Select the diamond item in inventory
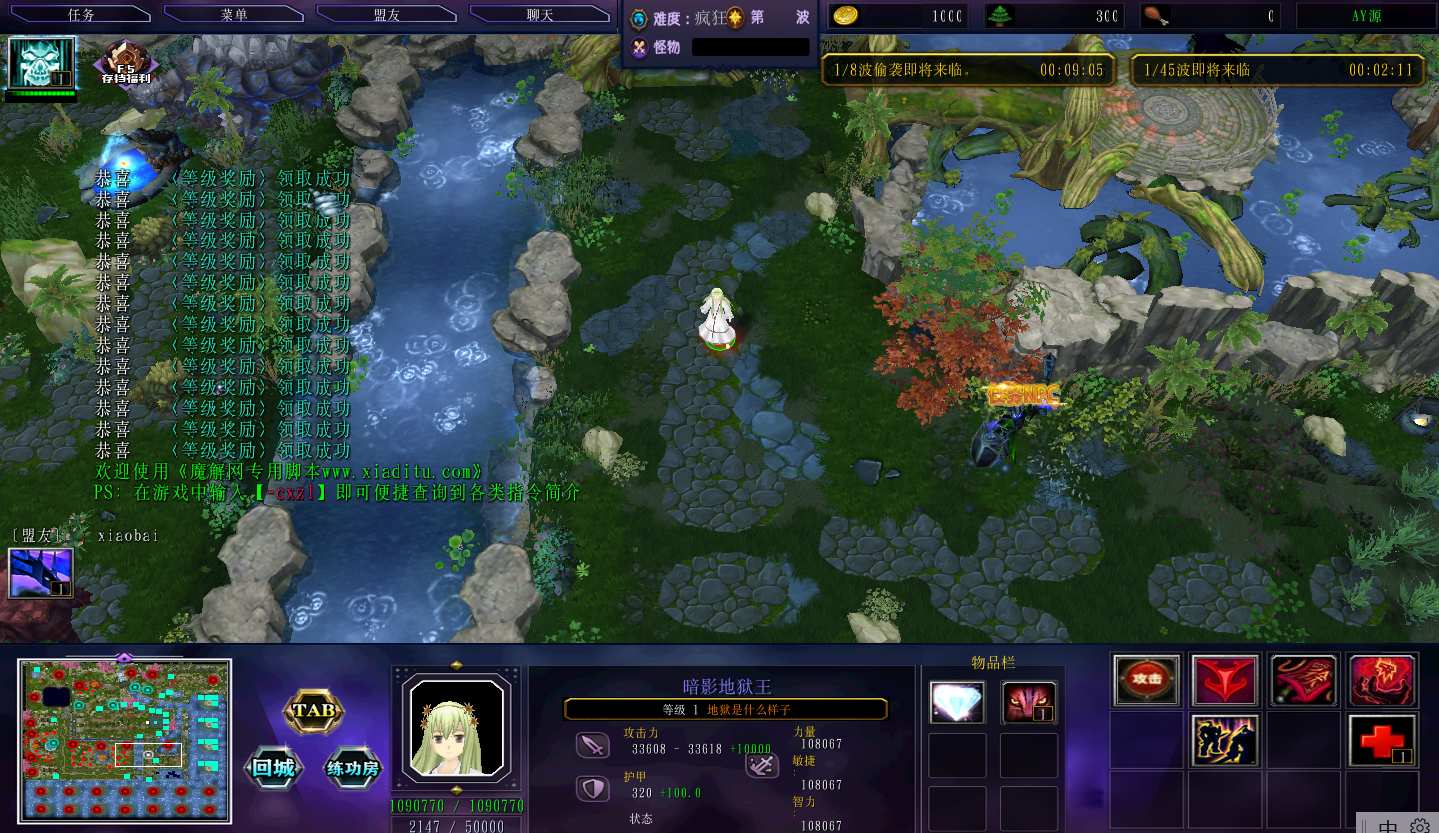1439x833 pixels. tap(957, 702)
